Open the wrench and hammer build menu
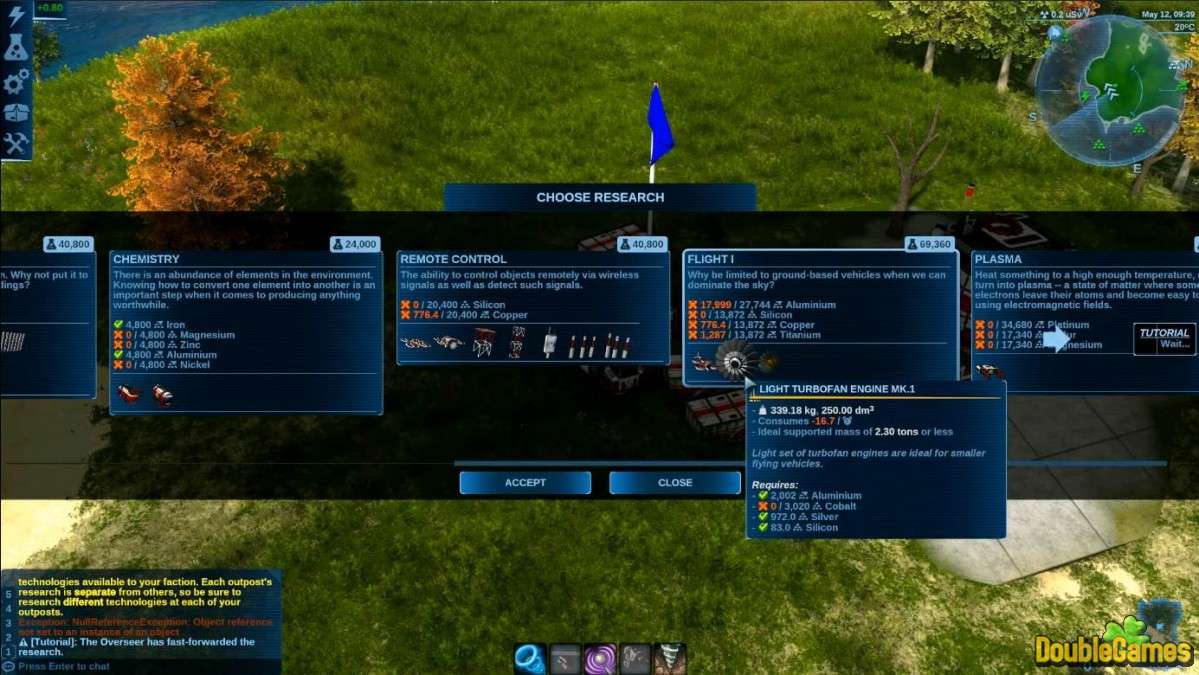 pyautogui.click(x=16, y=144)
